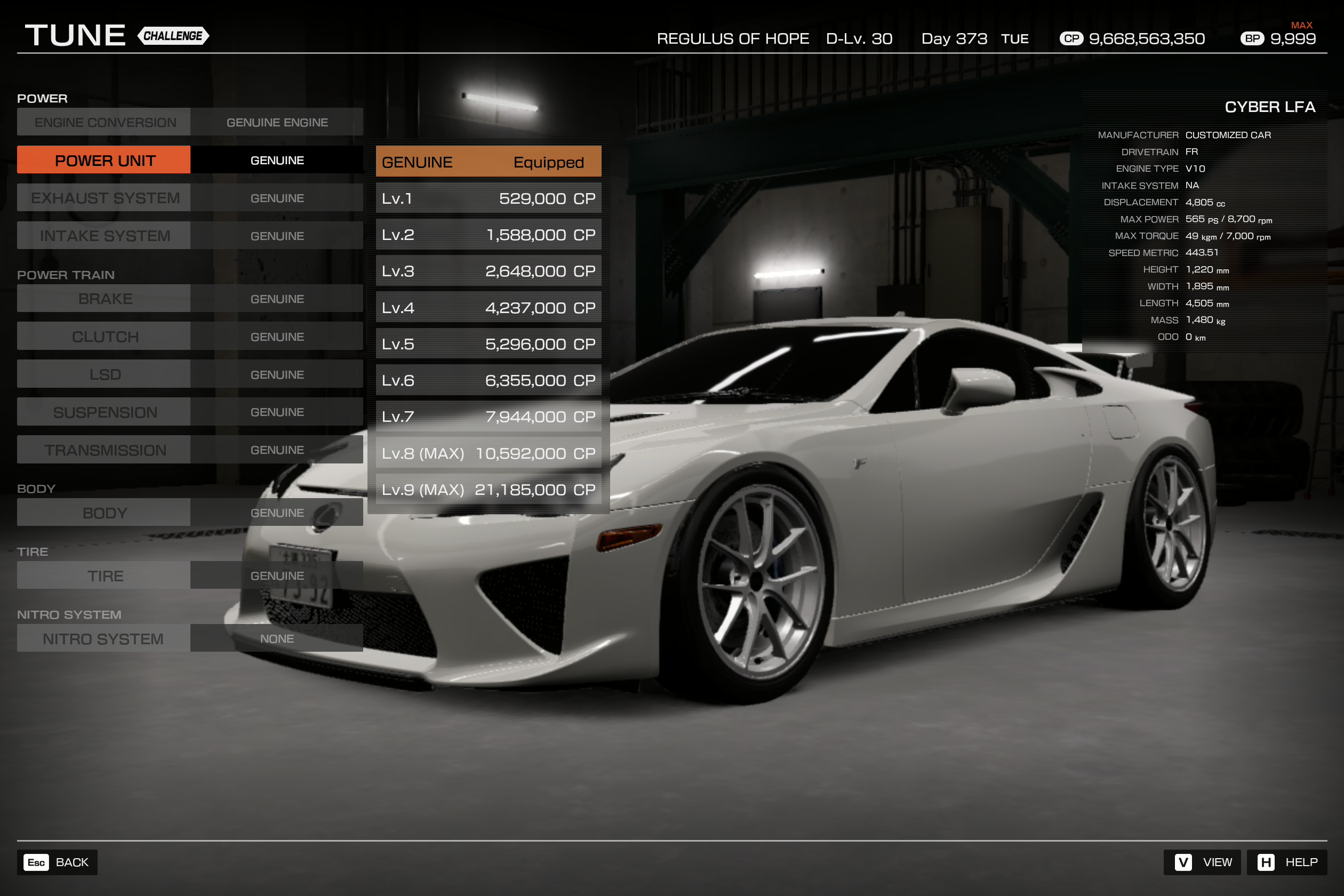Choose the Lv.5 power unit upgrade
1344x896 pixels.
click(488, 344)
